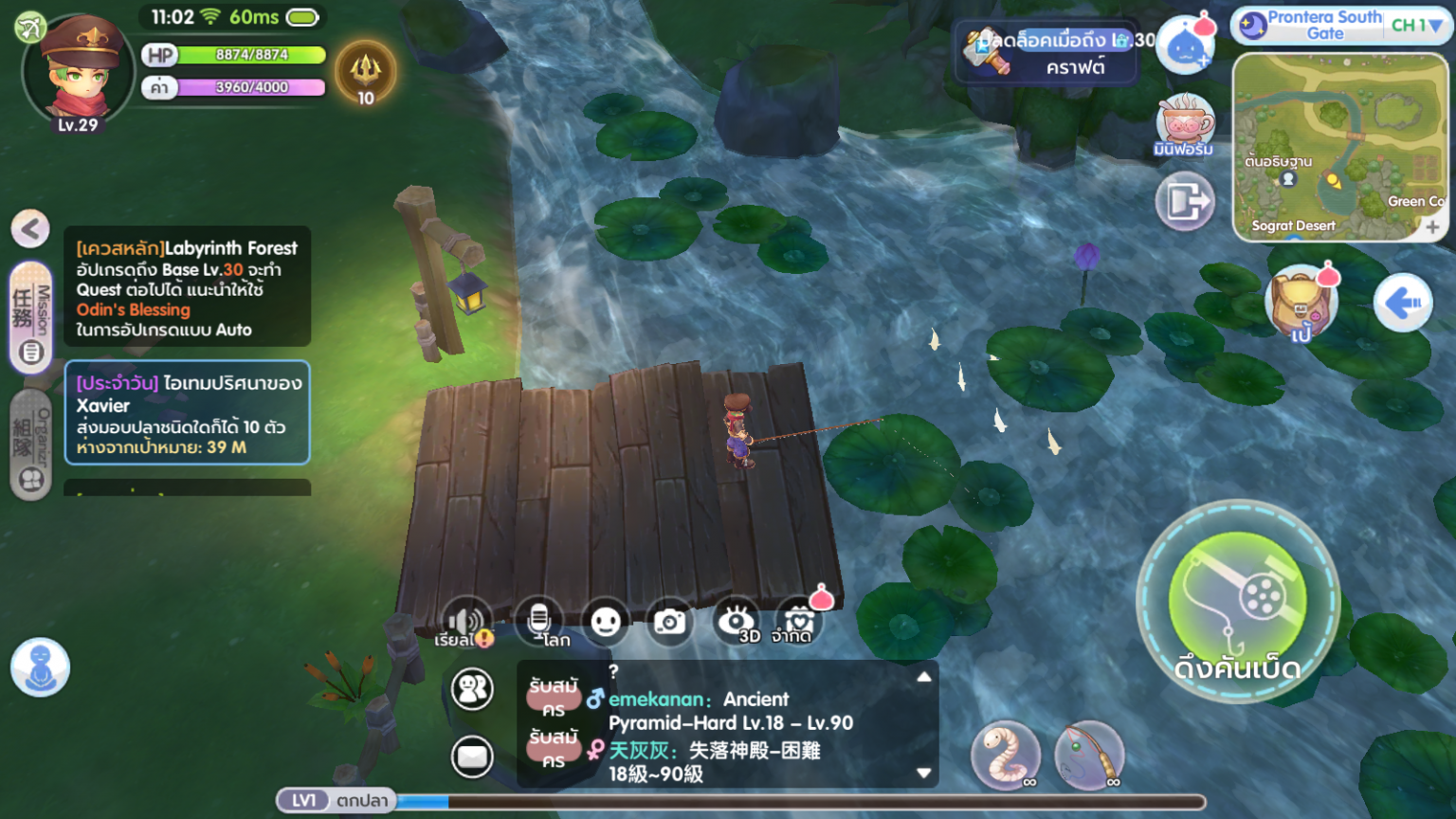Select Xavier daily quest entry
This screenshot has height=819, width=1456.
click(187, 413)
